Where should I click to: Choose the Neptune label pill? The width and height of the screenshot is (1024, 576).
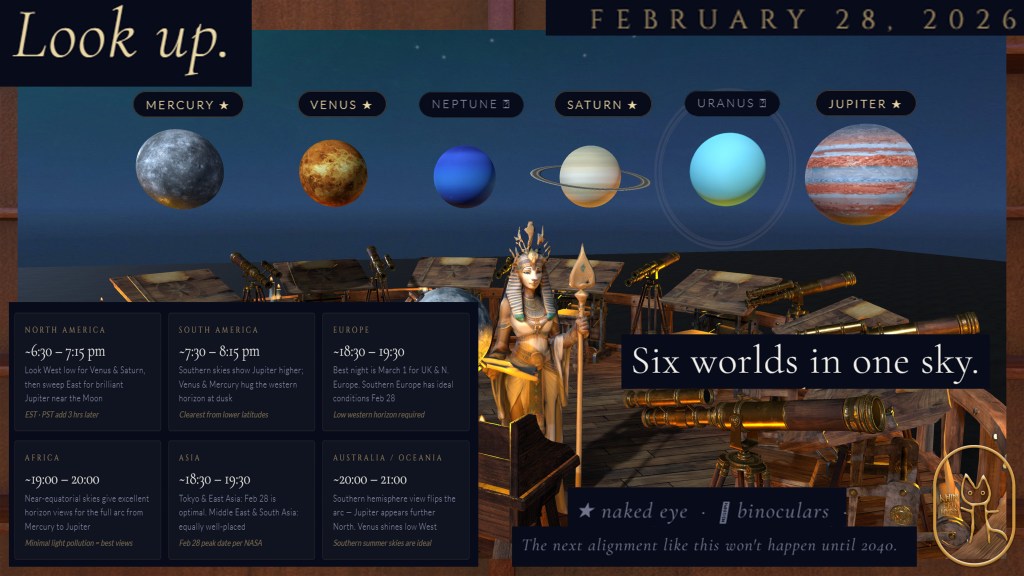pos(472,104)
